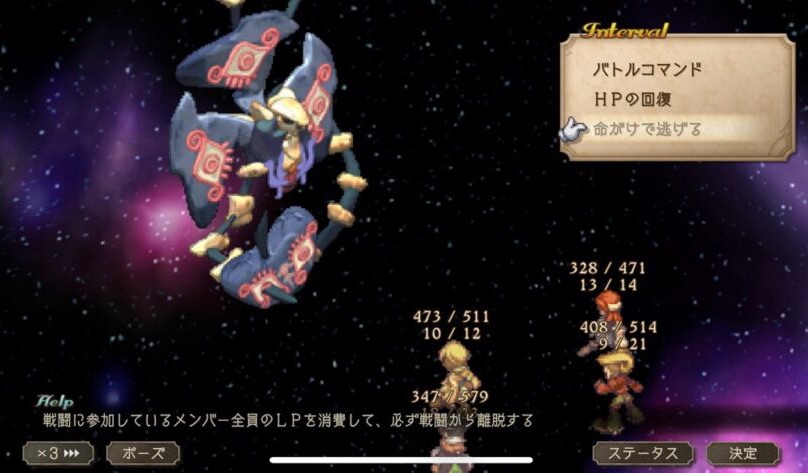Toggle the ×3 battle speed button

[x=58, y=453]
